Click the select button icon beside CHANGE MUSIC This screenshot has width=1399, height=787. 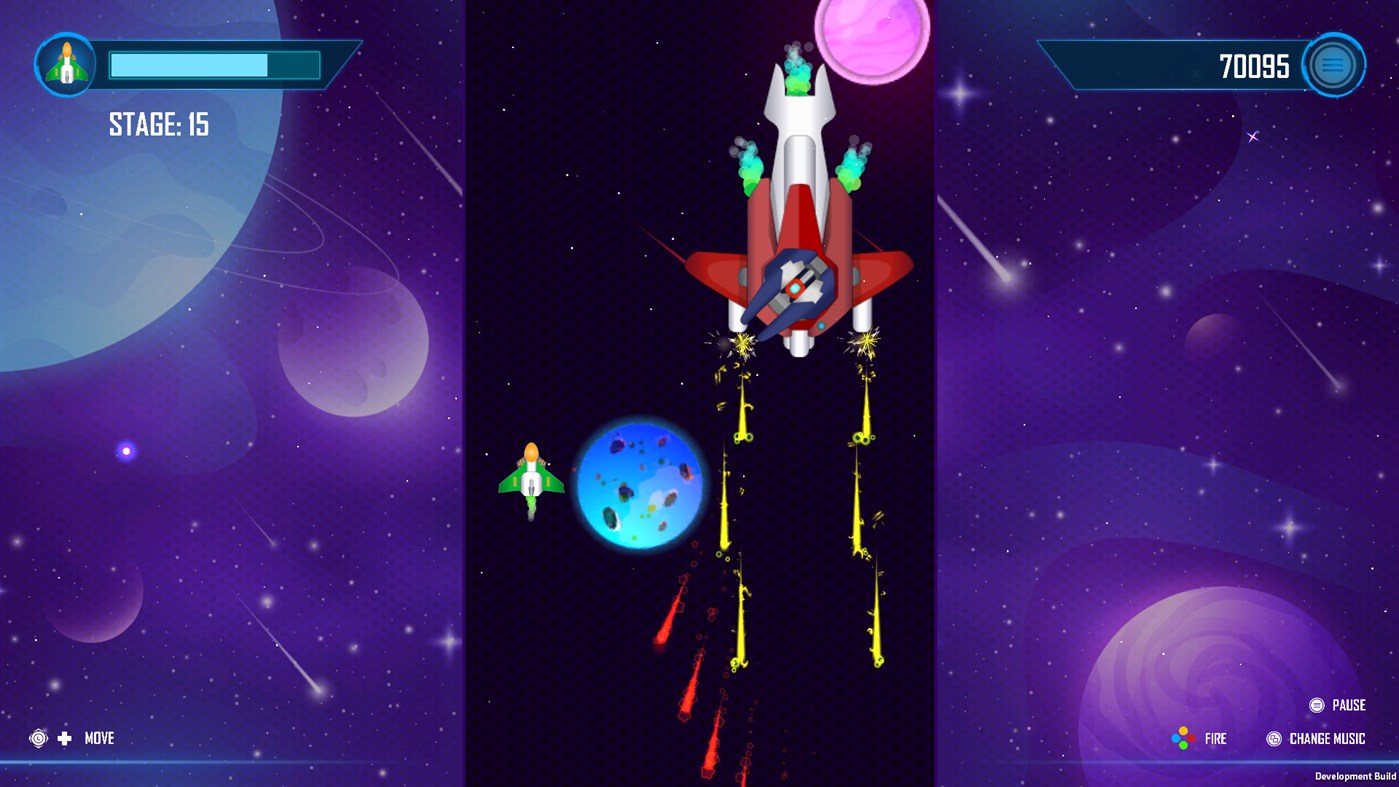tap(1273, 738)
